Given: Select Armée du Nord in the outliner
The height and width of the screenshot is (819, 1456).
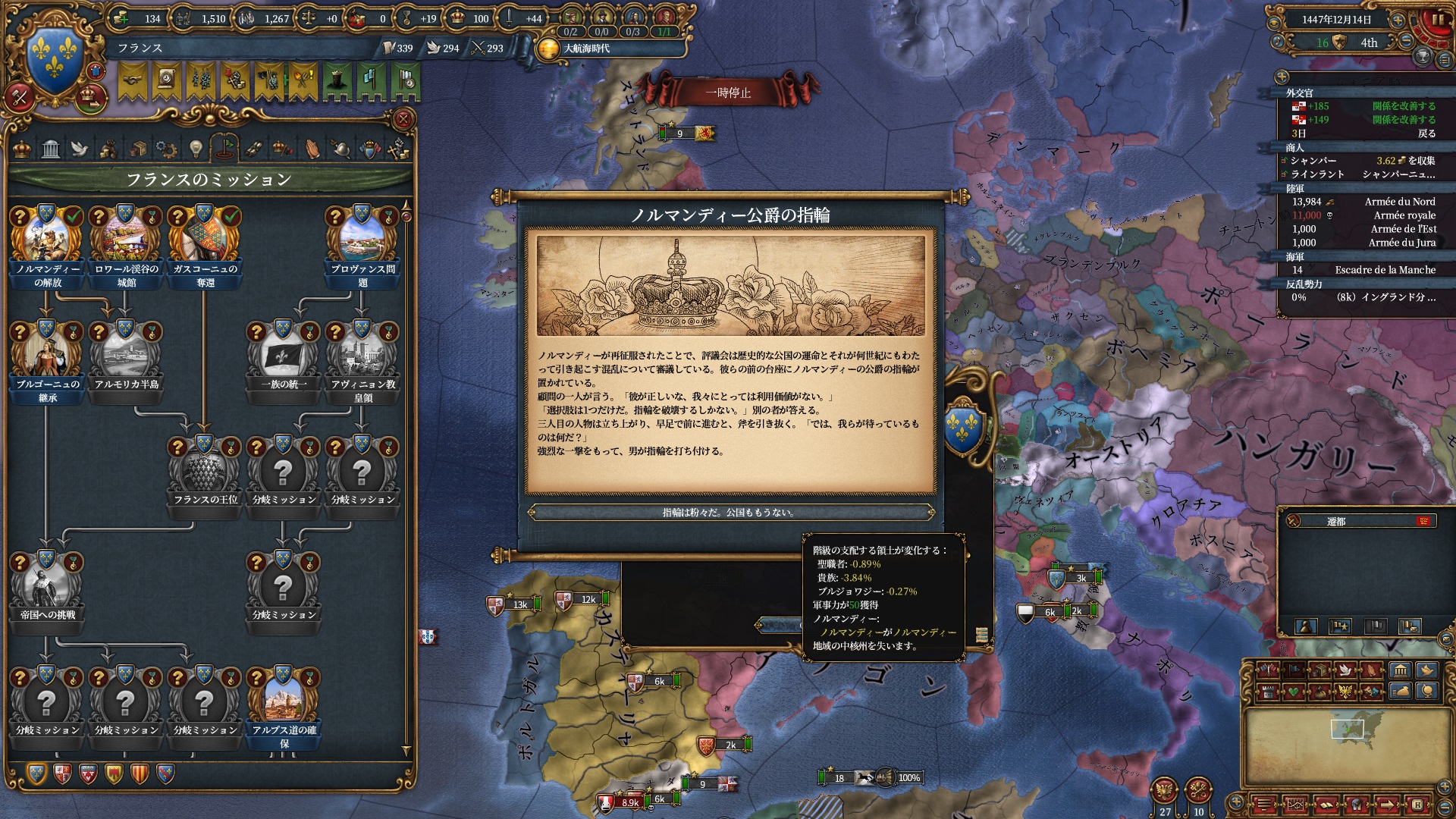Looking at the screenshot, I should point(1399,202).
